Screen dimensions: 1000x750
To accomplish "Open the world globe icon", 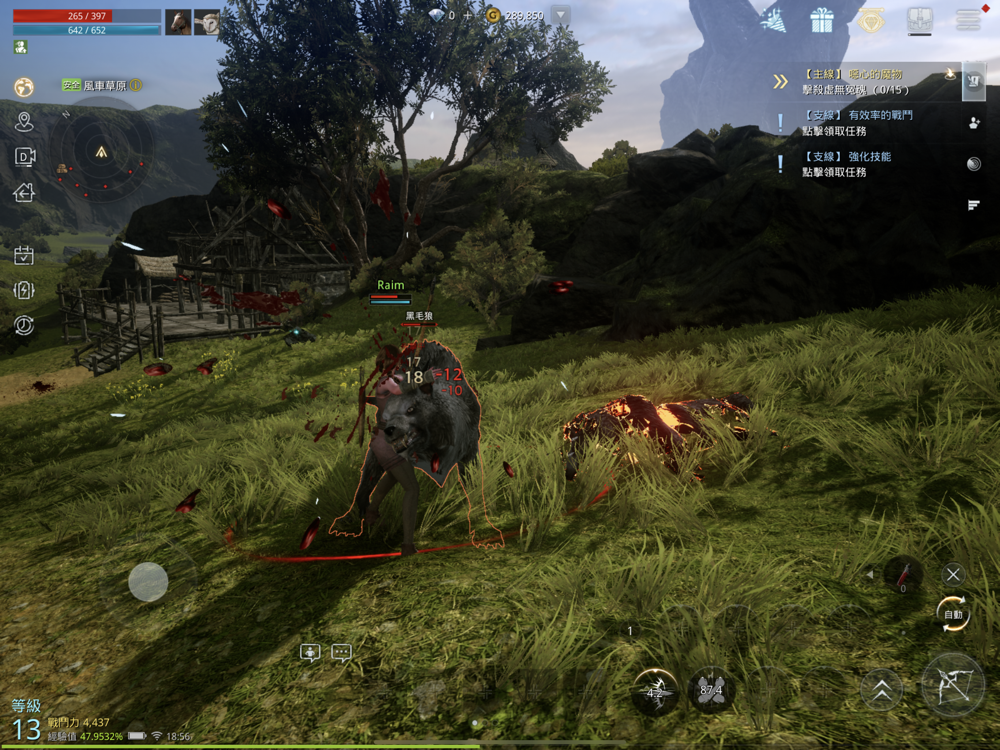I will [24, 87].
